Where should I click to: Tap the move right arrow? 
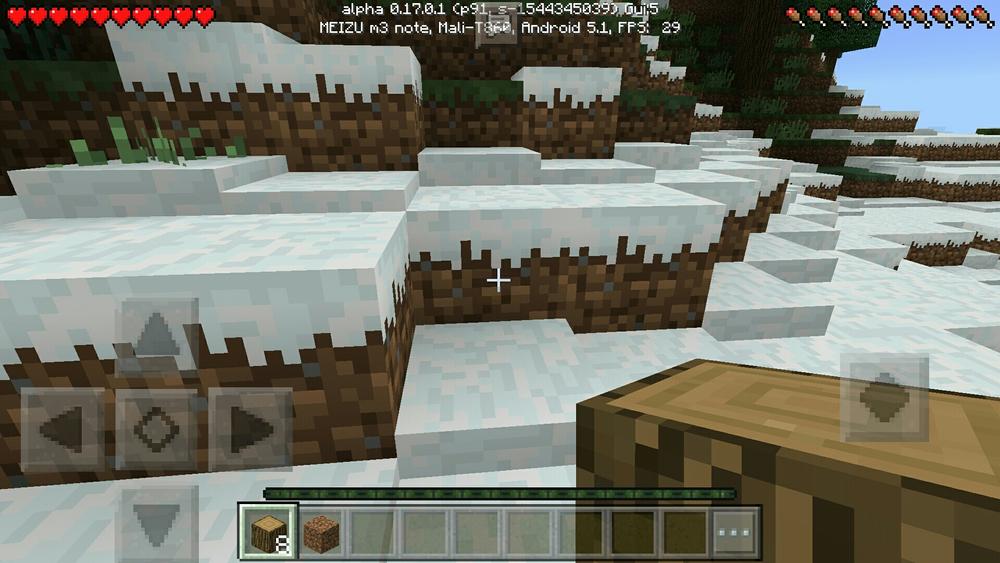(x=250, y=429)
